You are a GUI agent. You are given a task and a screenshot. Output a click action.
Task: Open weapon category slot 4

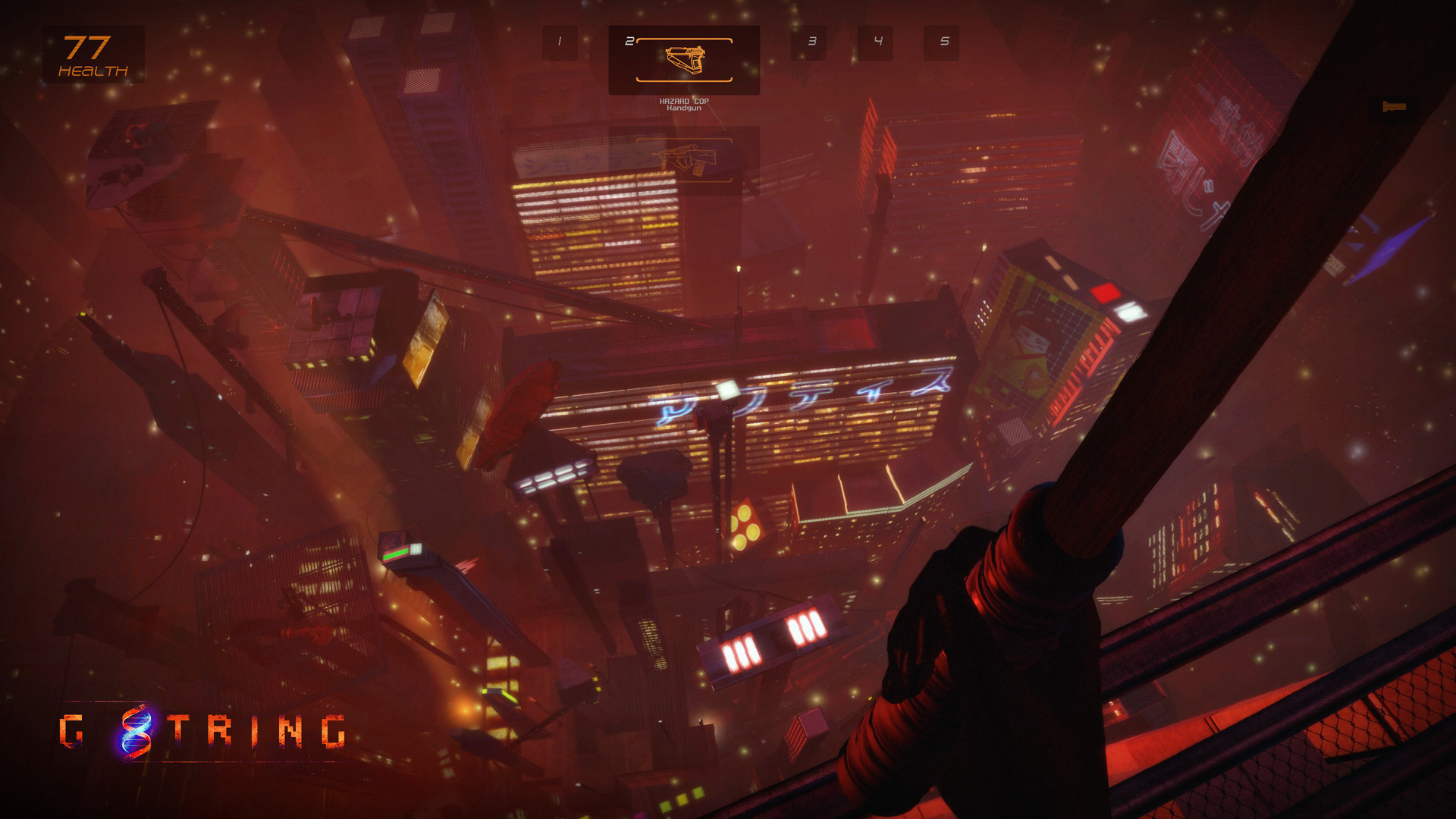(877, 42)
